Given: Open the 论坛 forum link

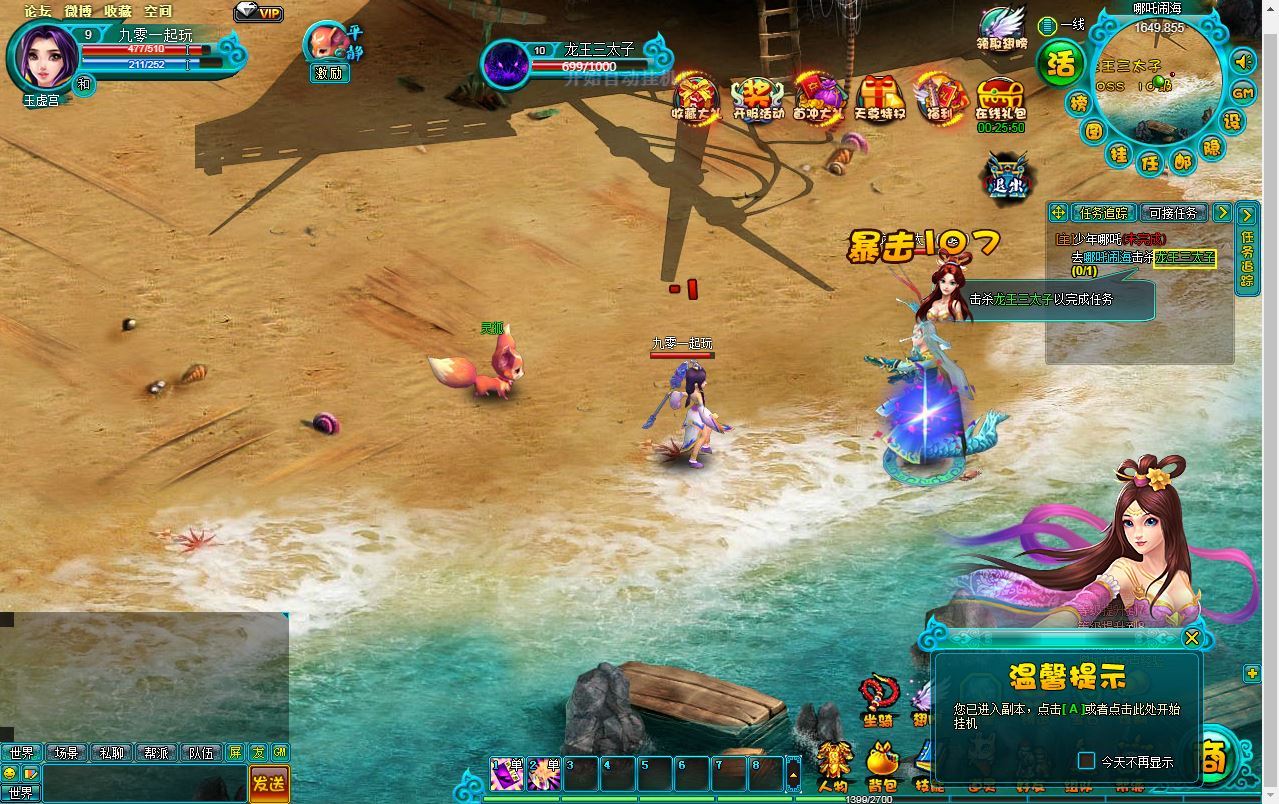Looking at the screenshot, I should click(x=38, y=11).
